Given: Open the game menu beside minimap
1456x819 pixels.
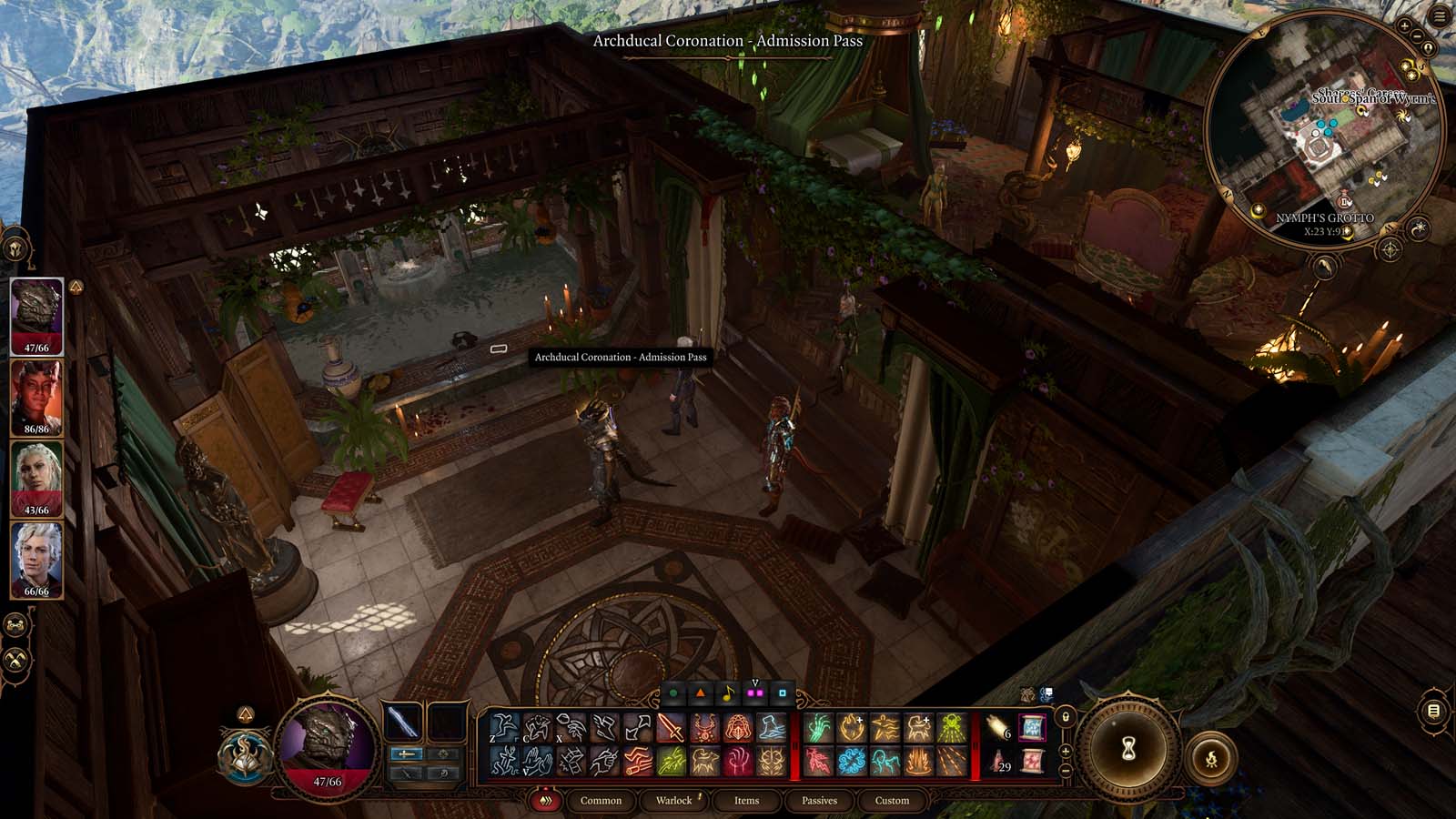Looking at the screenshot, I should pos(1440,16).
